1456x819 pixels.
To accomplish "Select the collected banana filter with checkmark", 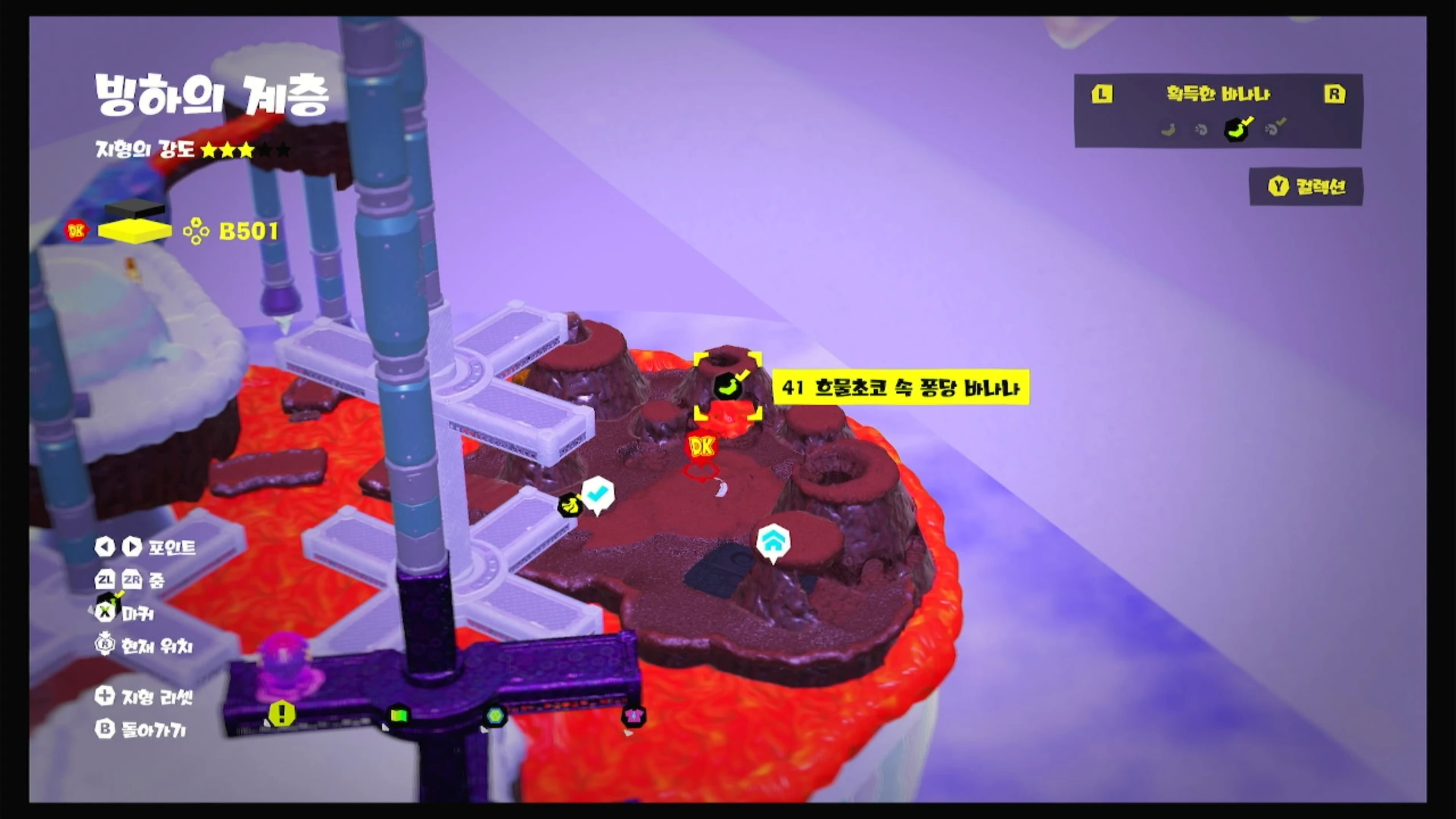I will click(1238, 130).
